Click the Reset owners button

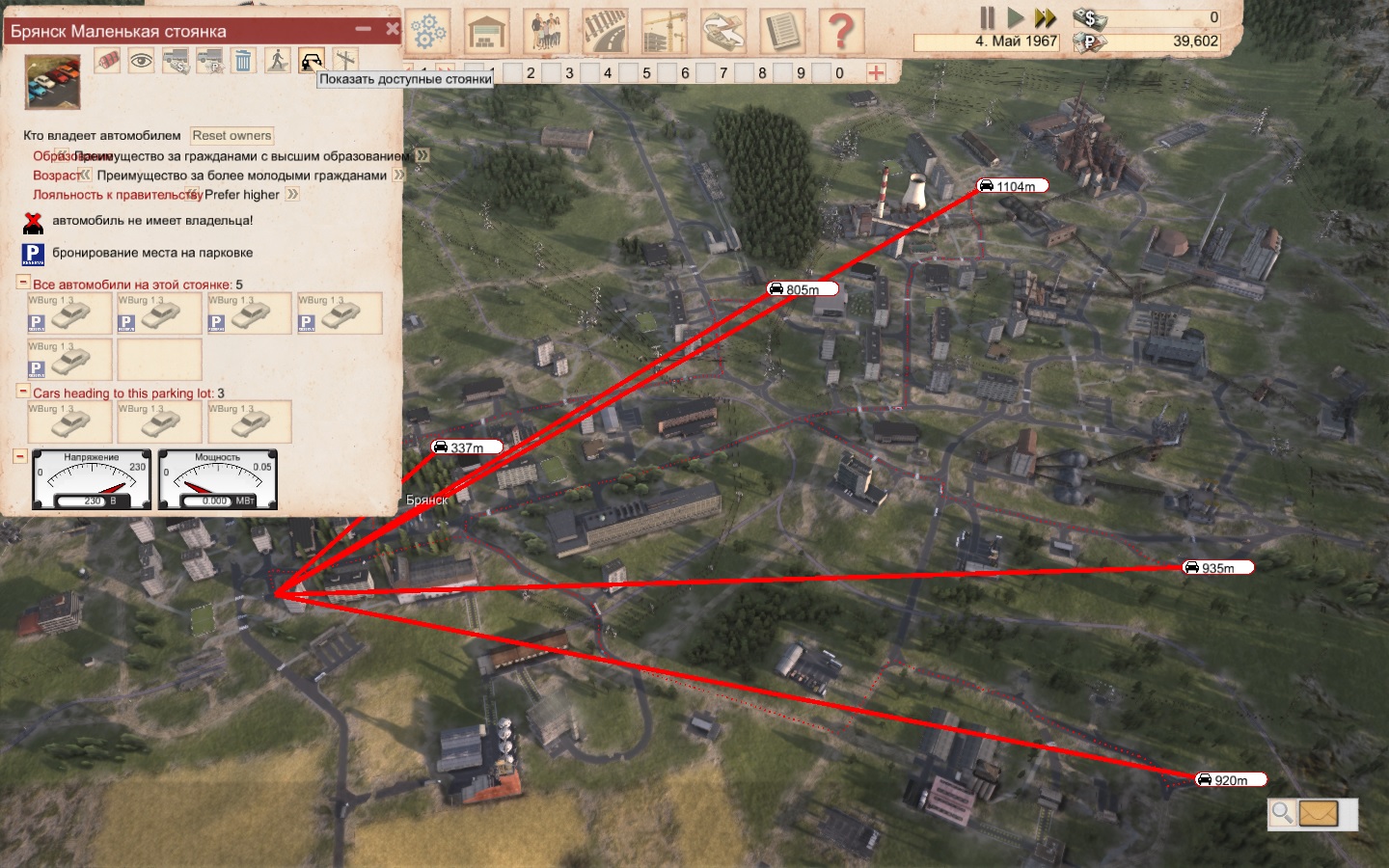(x=231, y=136)
